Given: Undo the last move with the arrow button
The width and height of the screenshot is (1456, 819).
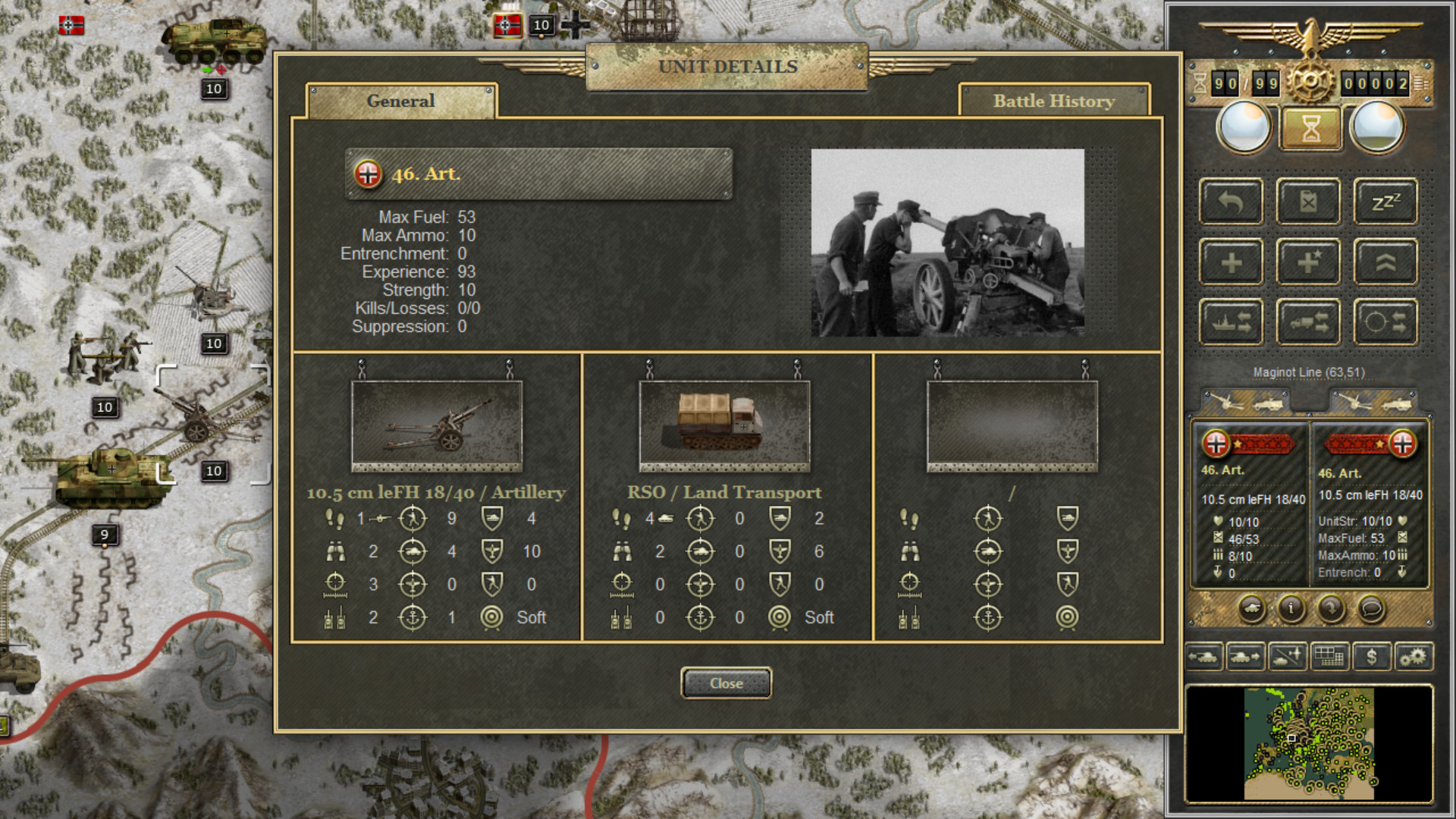Looking at the screenshot, I should [x=1231, y=202].
